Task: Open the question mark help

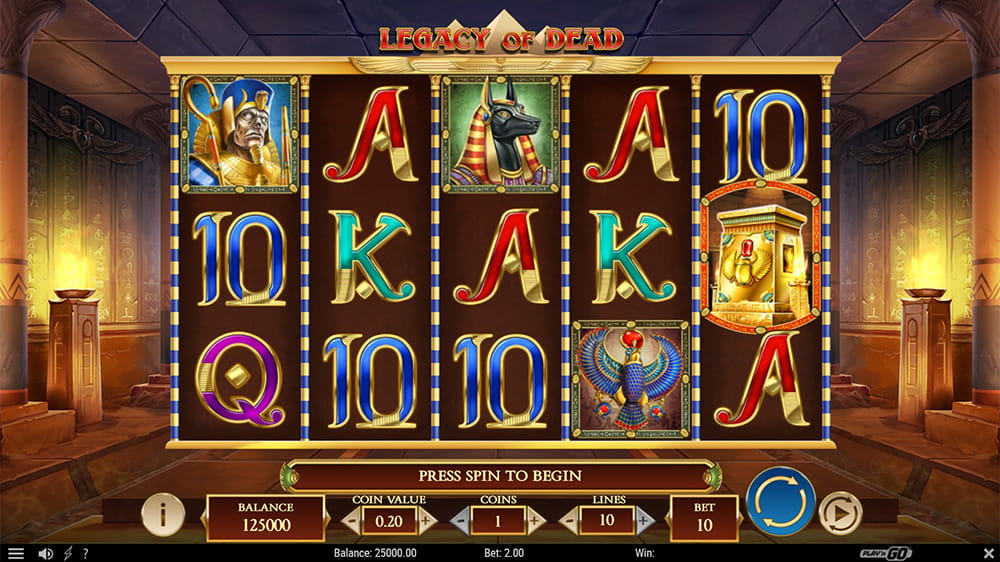Action: coord(85,553)
